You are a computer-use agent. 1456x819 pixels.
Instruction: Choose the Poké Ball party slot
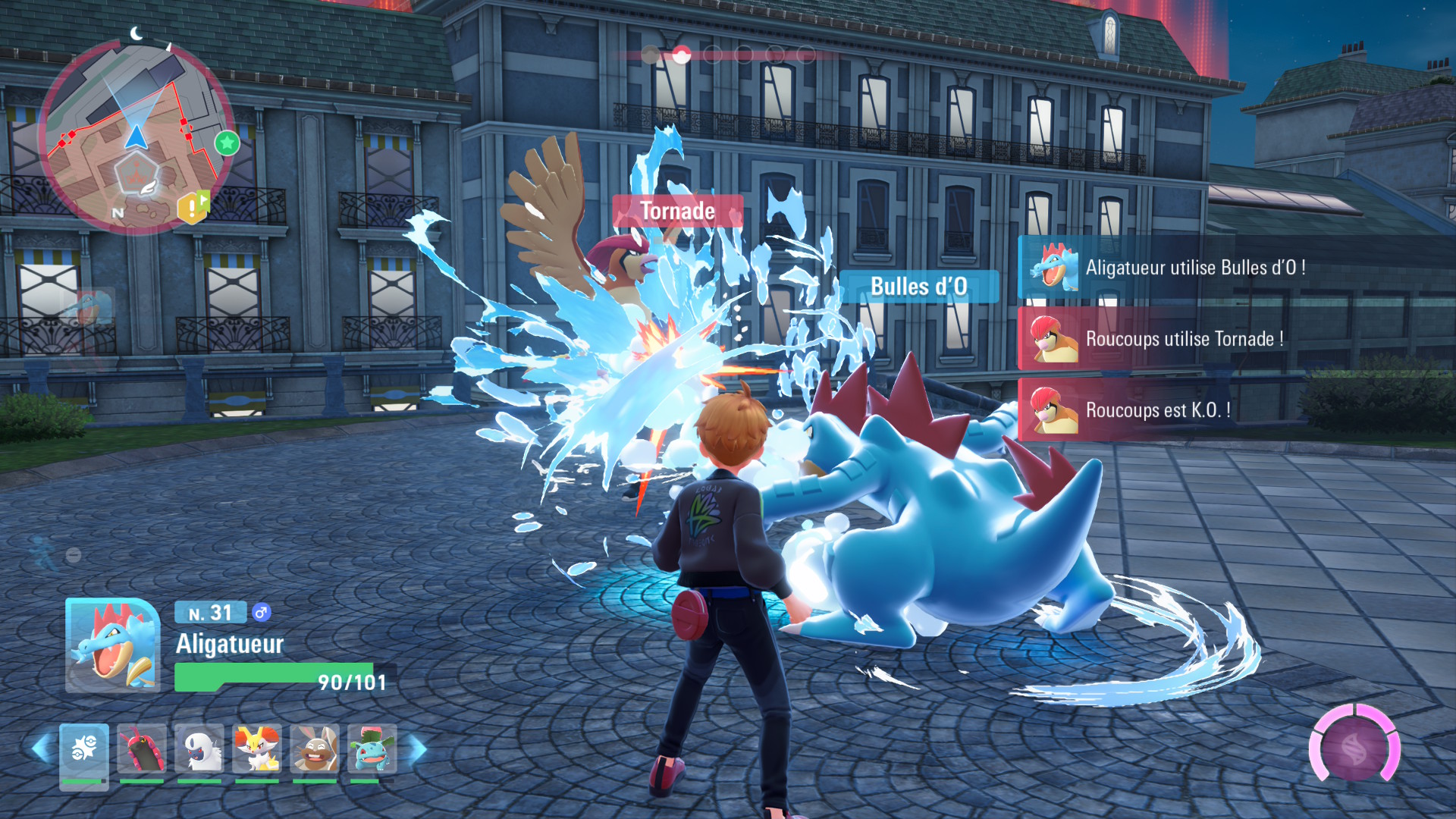pos(84,751)
